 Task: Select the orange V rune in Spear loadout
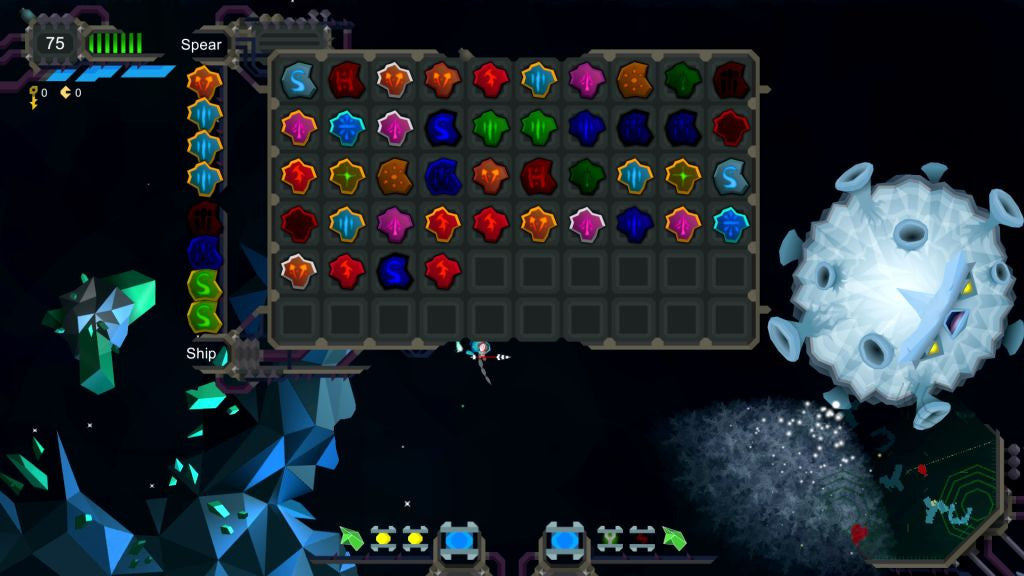[204, 81]
